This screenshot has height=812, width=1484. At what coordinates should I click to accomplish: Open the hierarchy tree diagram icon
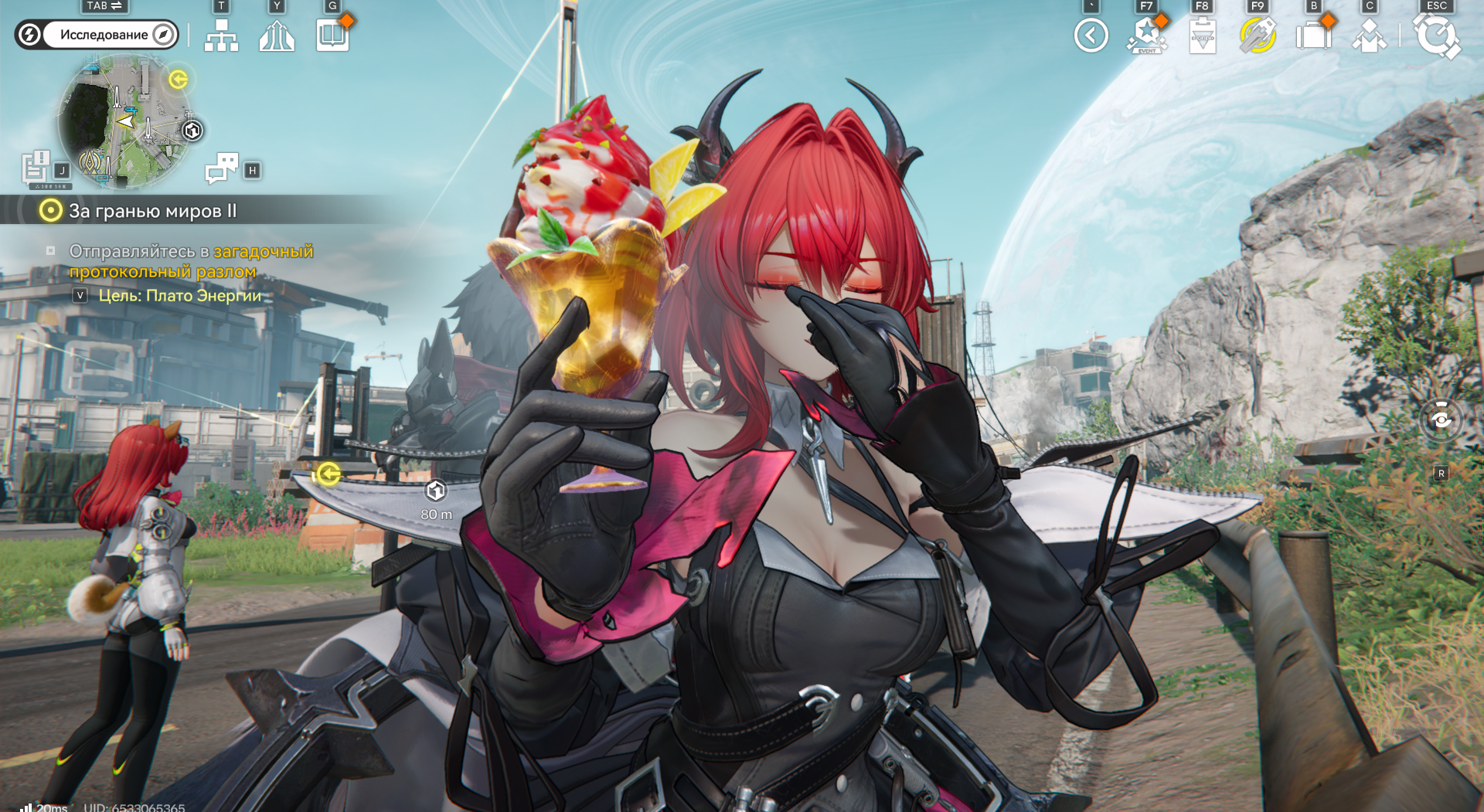click(221, 36)
